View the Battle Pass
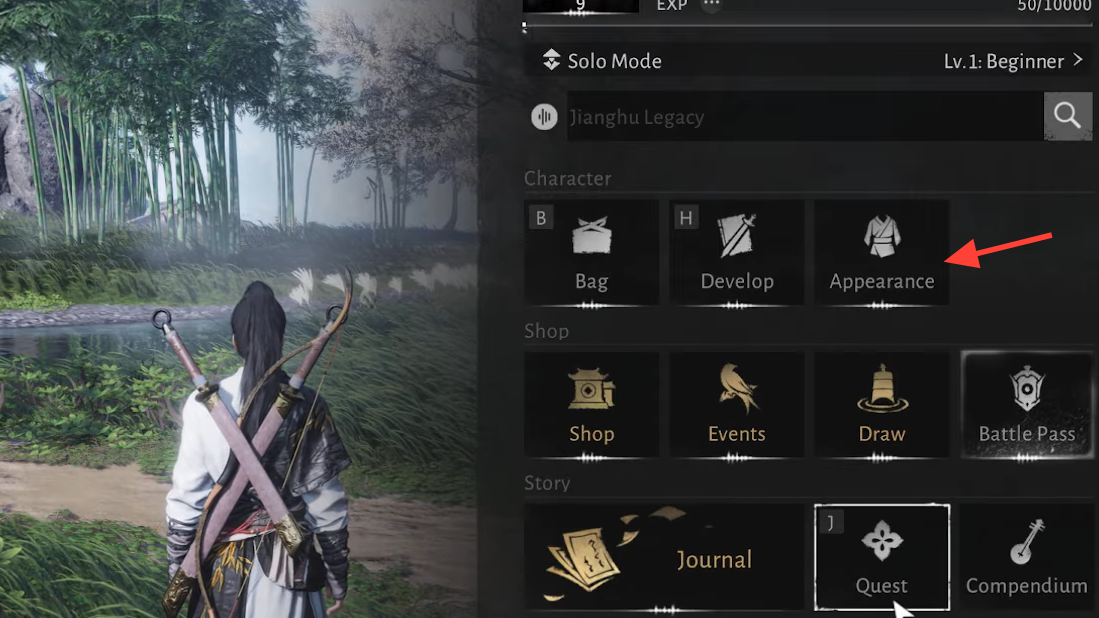 [1026, 405]
